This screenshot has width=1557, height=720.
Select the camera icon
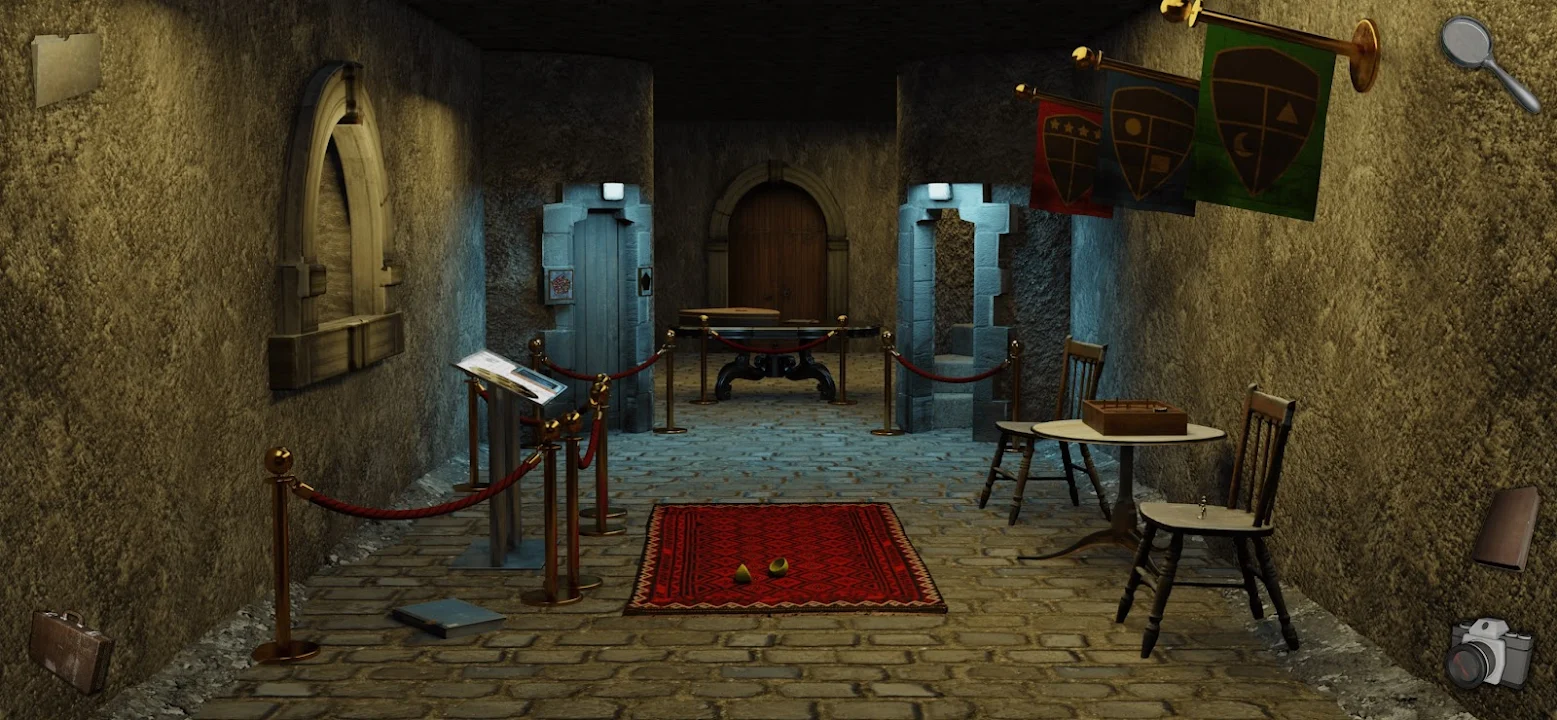coord(1487,654)
